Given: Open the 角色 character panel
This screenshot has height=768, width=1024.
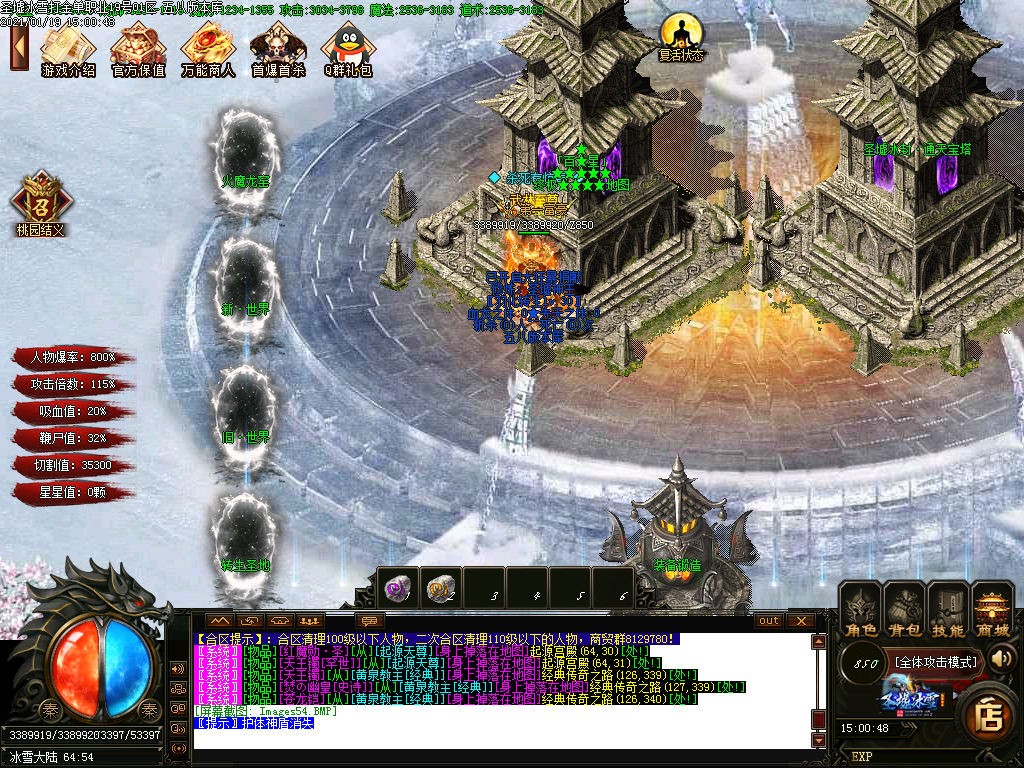Looking at the screenshot, I should 859,610.
